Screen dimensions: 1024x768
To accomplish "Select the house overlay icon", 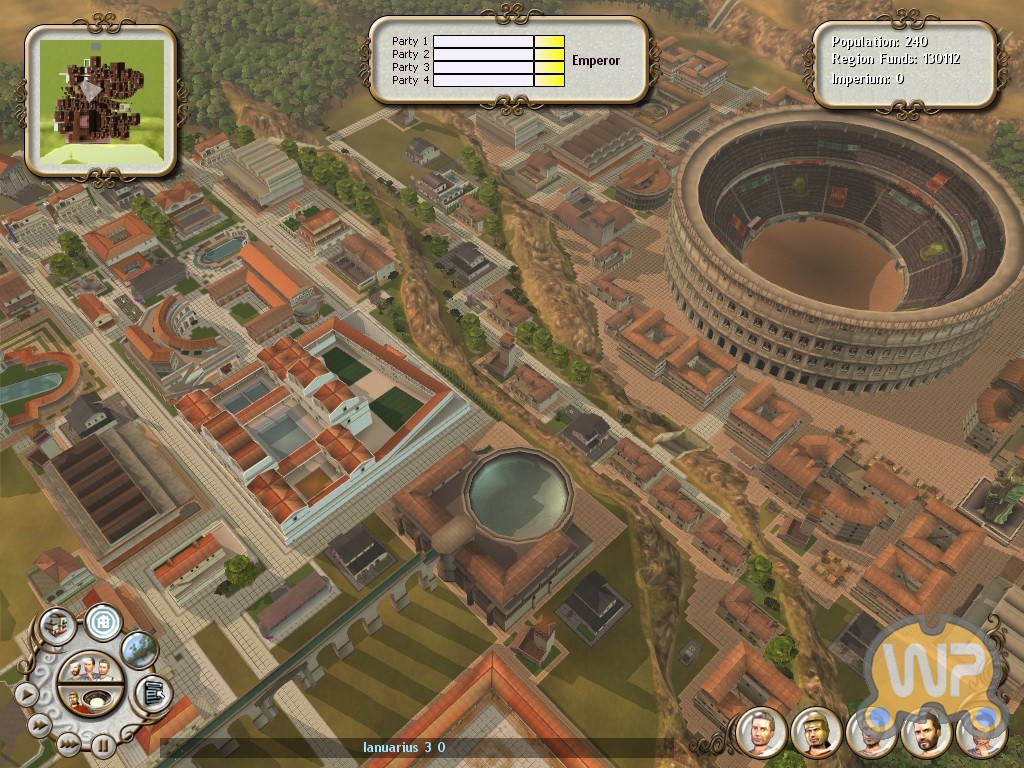I will pyautogui.click(x=102, y=622).
